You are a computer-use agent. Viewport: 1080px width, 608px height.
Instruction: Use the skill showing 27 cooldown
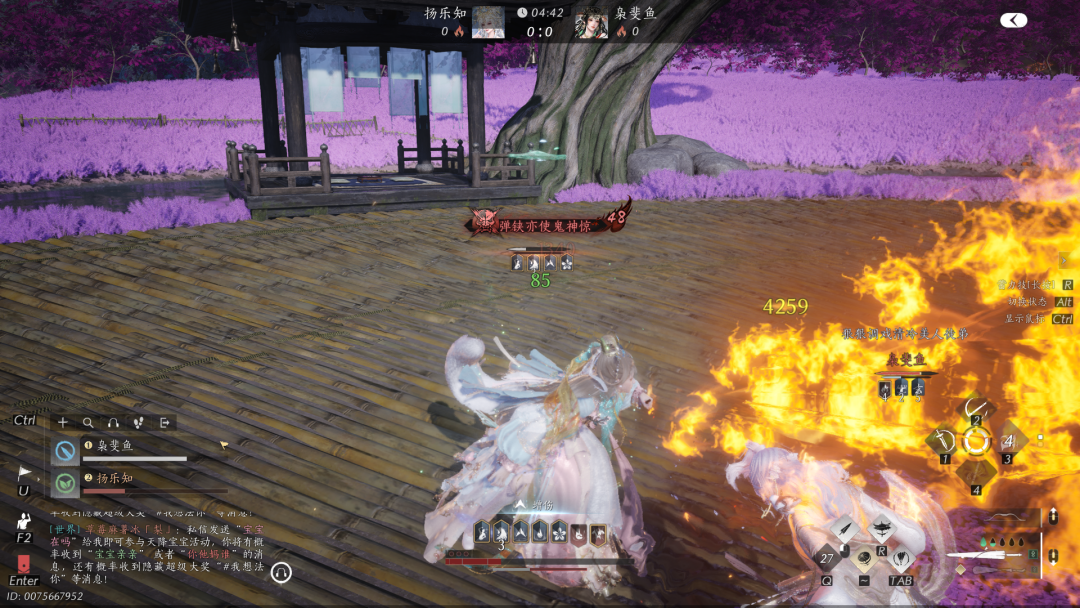827,558
